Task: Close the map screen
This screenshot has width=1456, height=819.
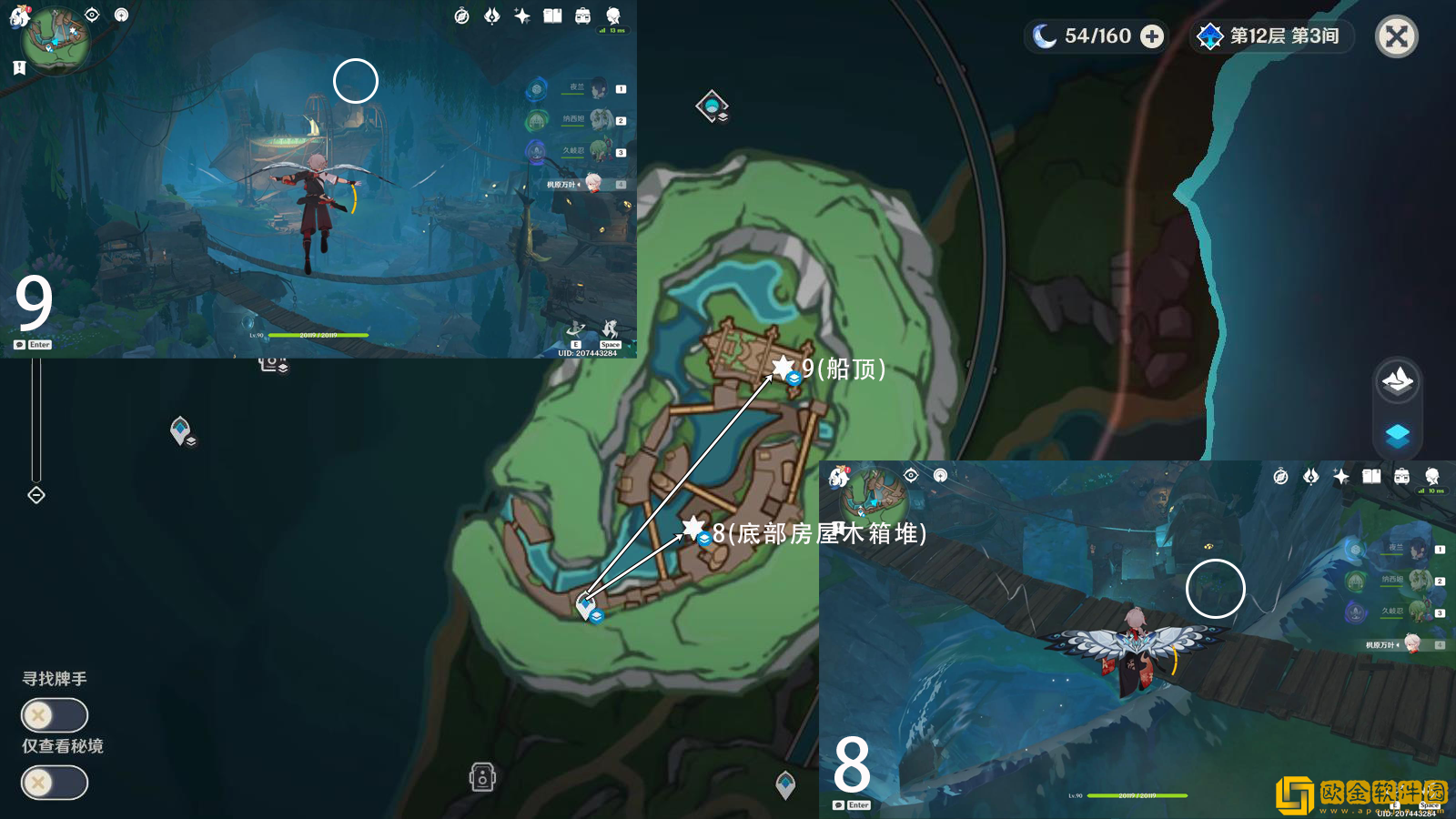Action: 1396,37
